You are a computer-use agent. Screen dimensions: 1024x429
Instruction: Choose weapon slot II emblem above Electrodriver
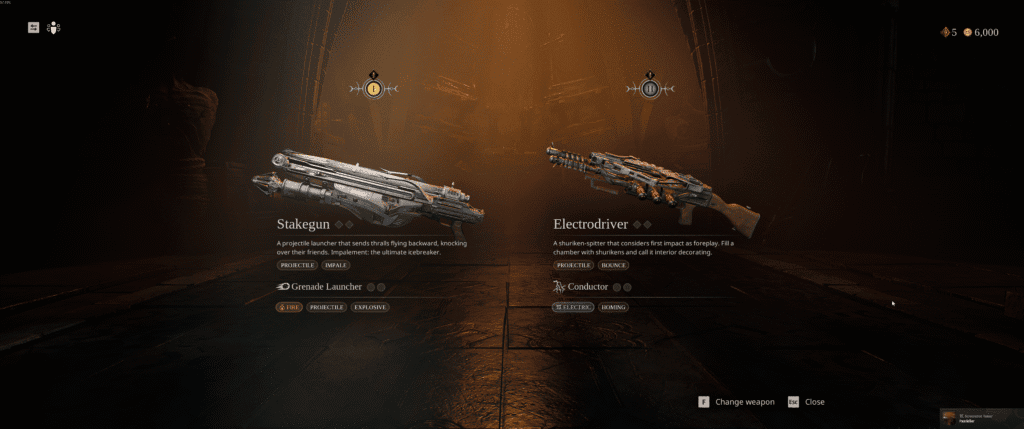[650, 89]
